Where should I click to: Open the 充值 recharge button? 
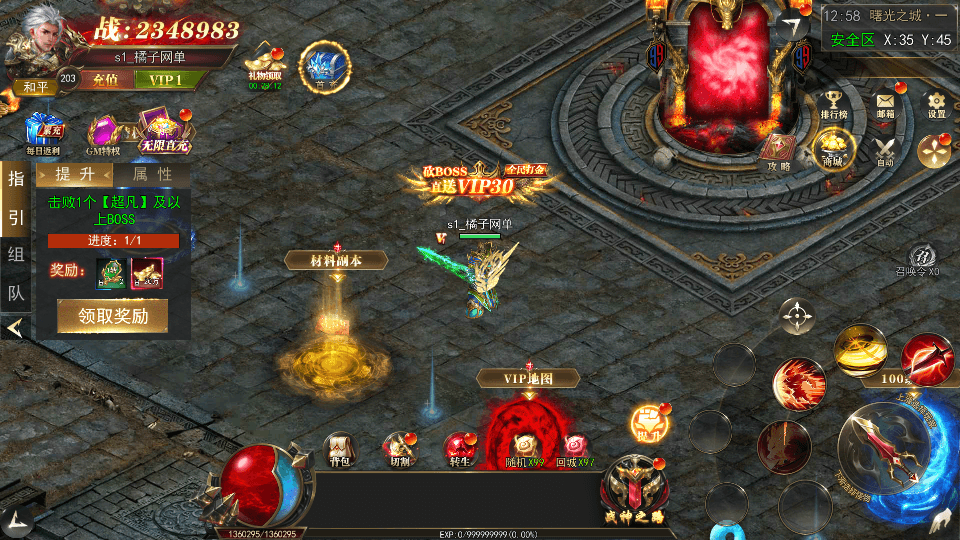98,79
